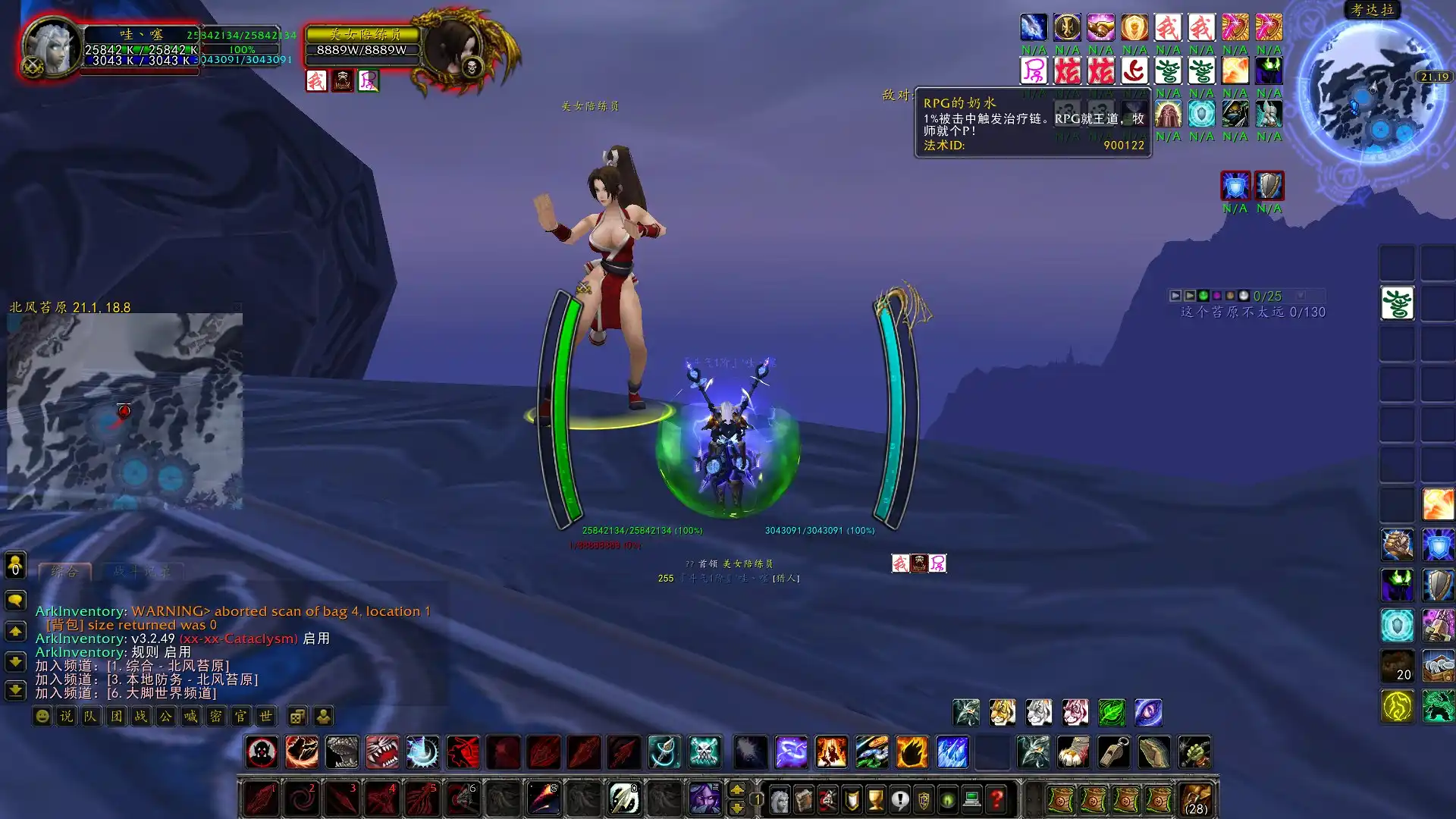1456x819 pixels.
Task: Open the backpack showing 28 free slots
Action: coord(1196,799)
